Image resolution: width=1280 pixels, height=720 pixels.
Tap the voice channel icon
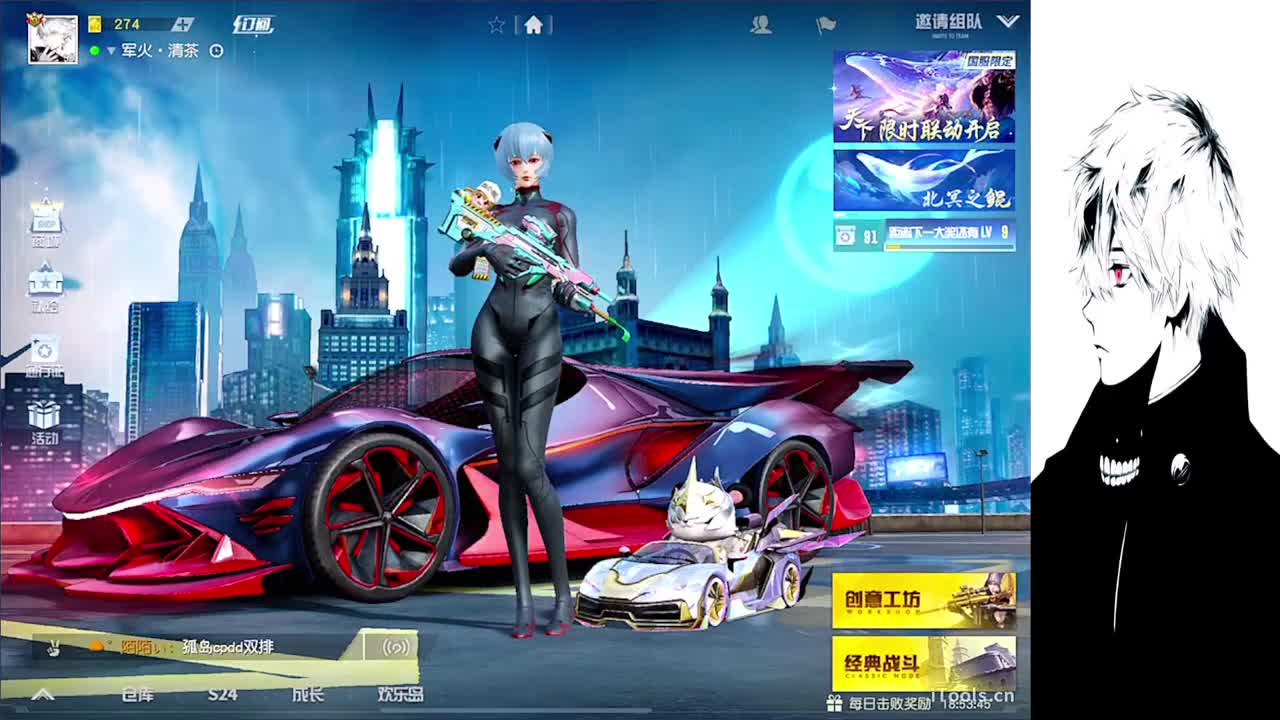(393, 647)
